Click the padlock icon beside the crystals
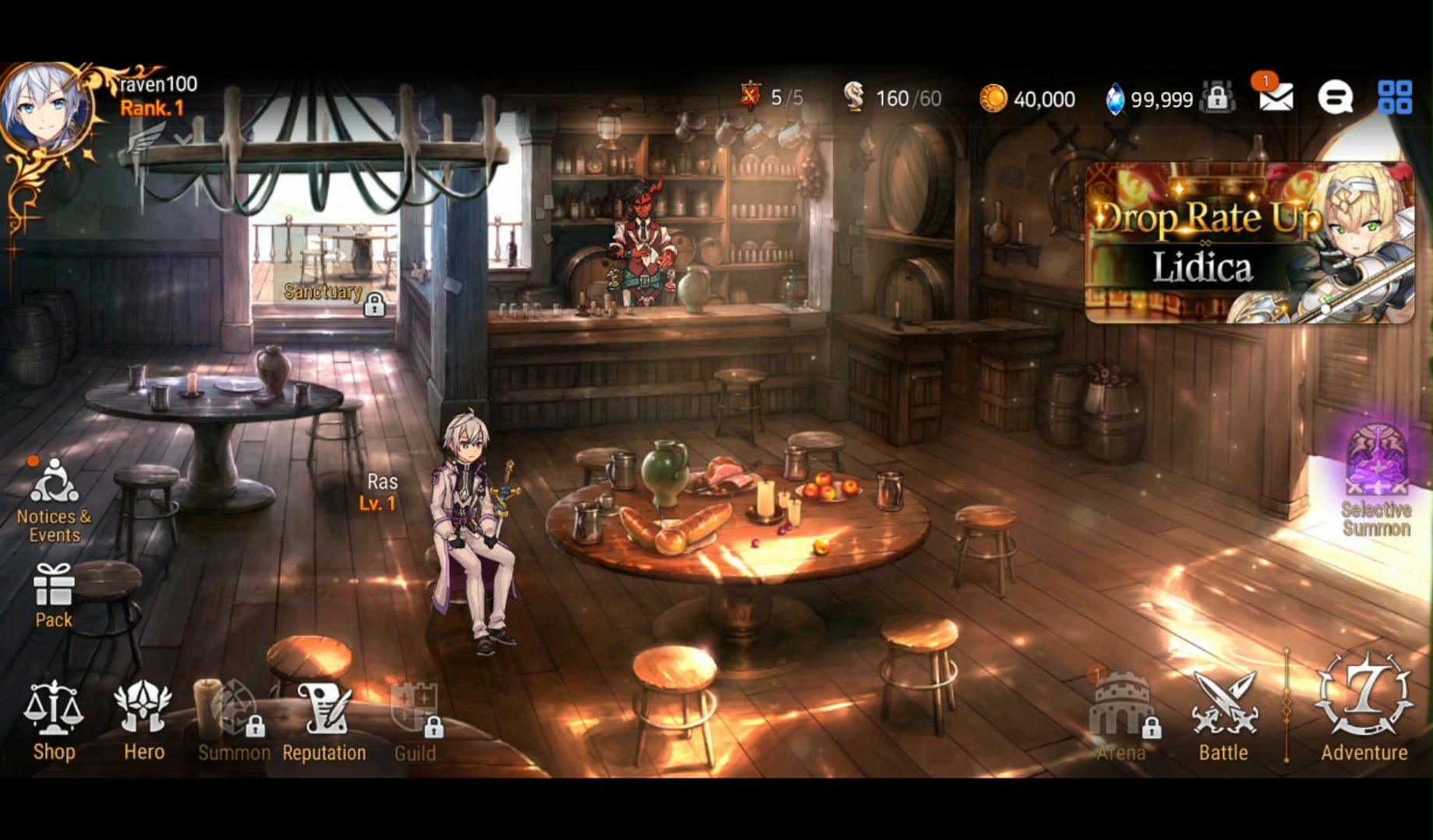1433x840 pixels. pyautogui.click(x=1217, y=98)
